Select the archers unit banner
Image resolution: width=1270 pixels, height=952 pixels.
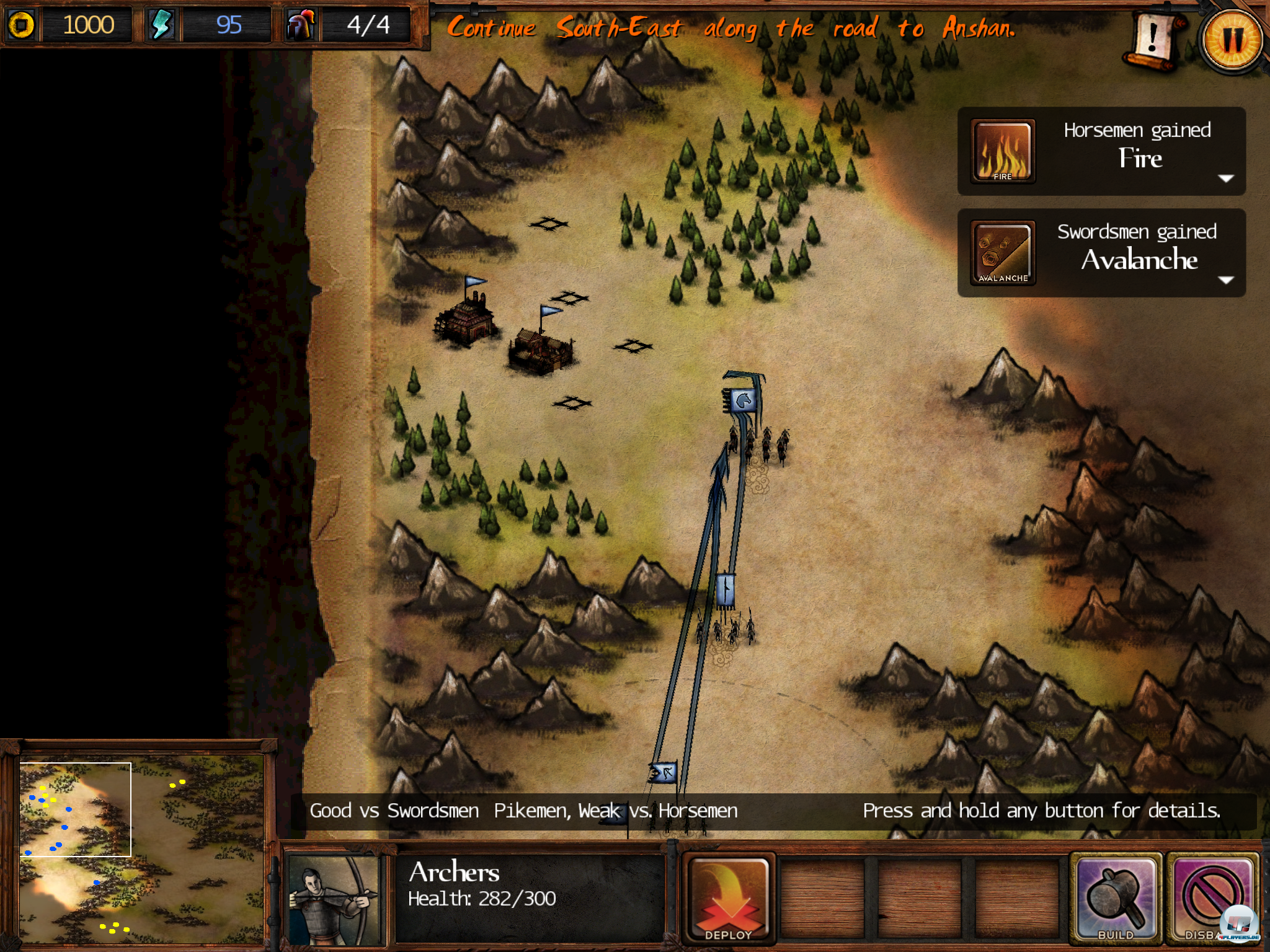click(x=664, y=773)
